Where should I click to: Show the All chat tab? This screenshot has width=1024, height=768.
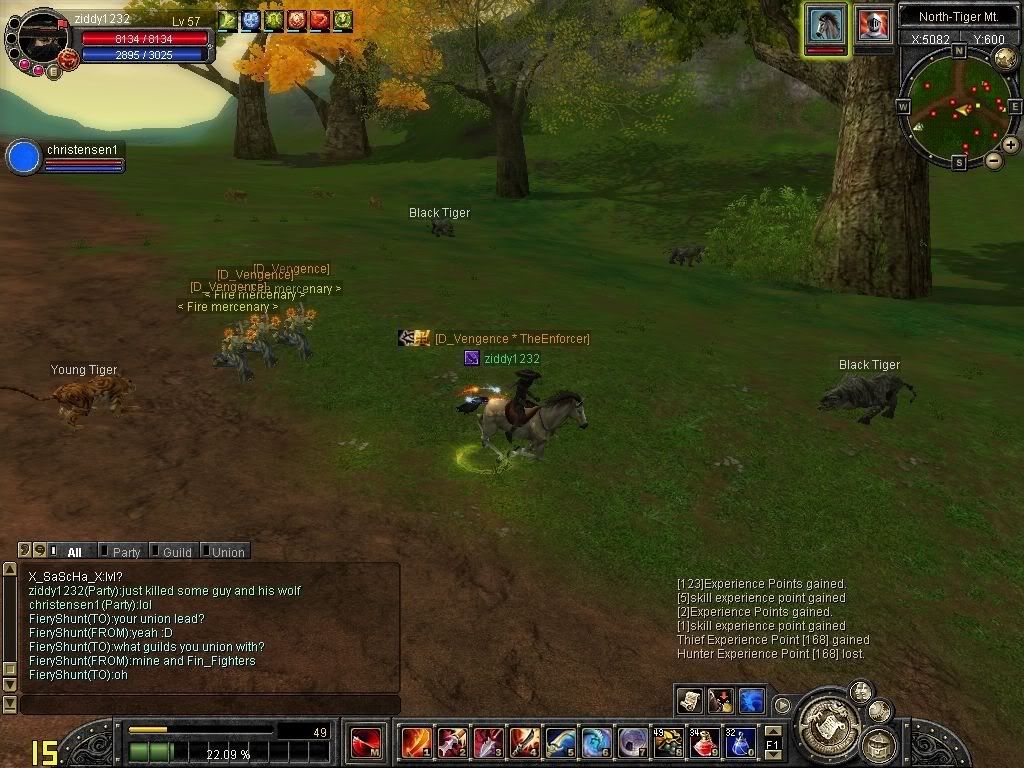pyautogui.click(x=74, y=552)
